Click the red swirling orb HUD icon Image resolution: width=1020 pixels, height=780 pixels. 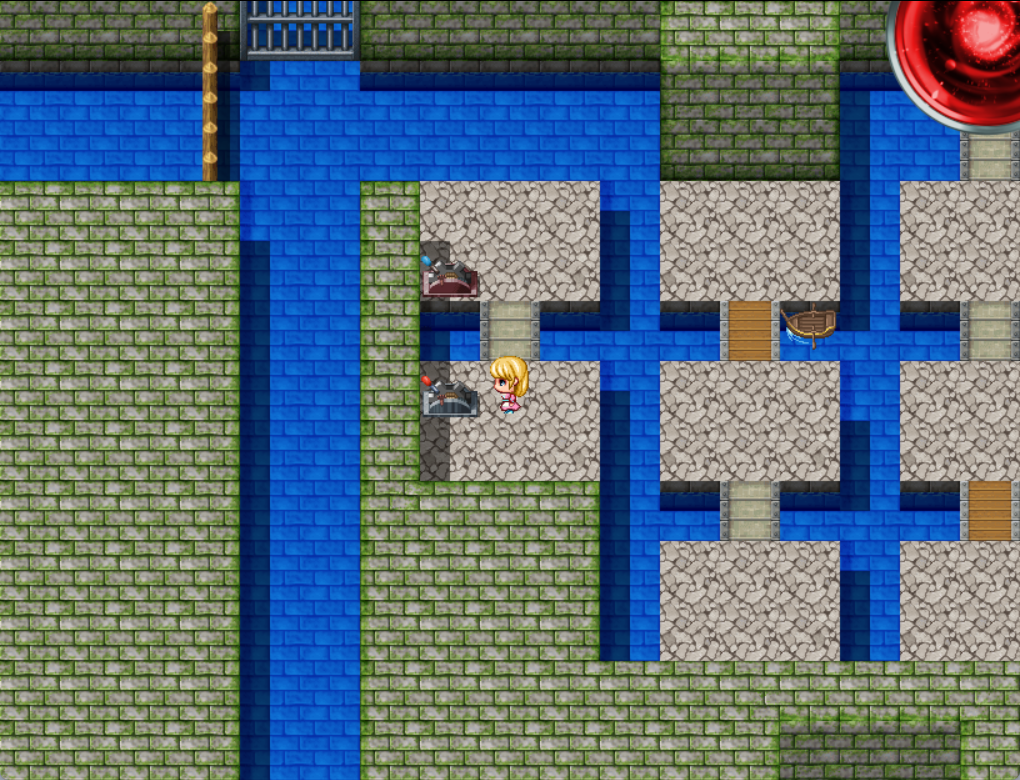pyautogui.click(x=960, y=60)
